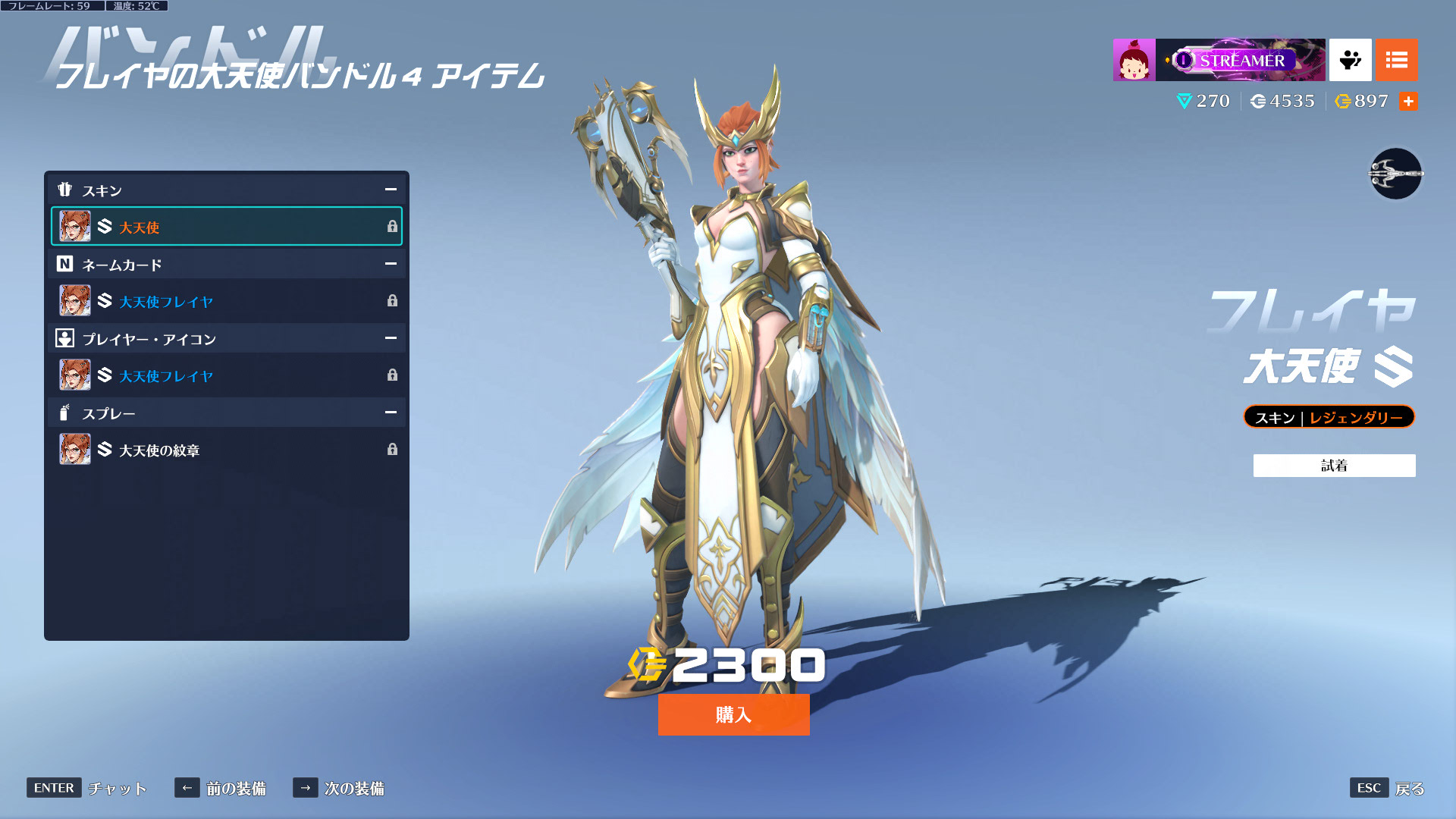Viewport: 1456px width, 819px height.
Task: Click the orange 購入 purchase button
Action: 733,714
